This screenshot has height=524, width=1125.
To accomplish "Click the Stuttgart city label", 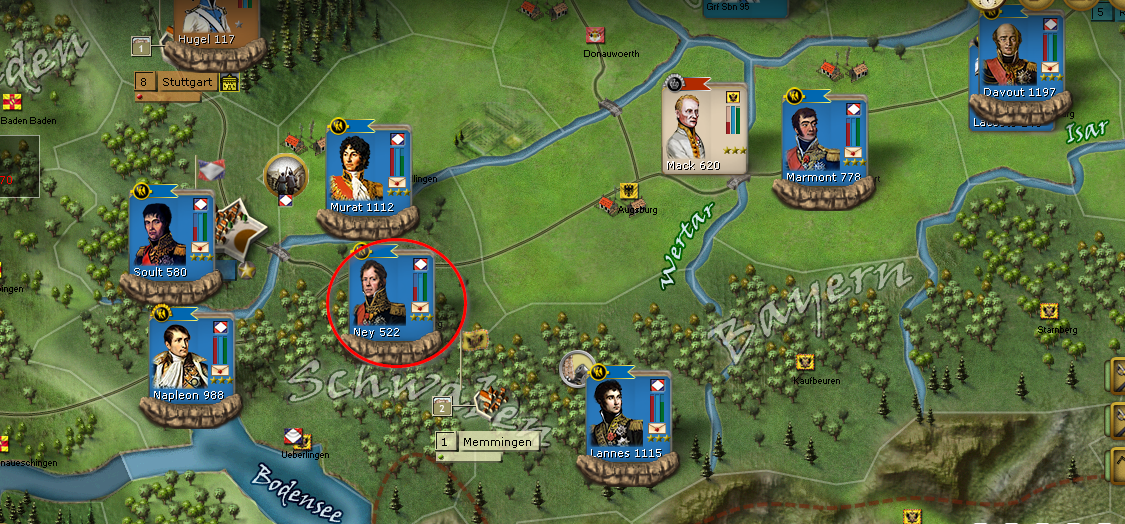I will coord(188,83).
